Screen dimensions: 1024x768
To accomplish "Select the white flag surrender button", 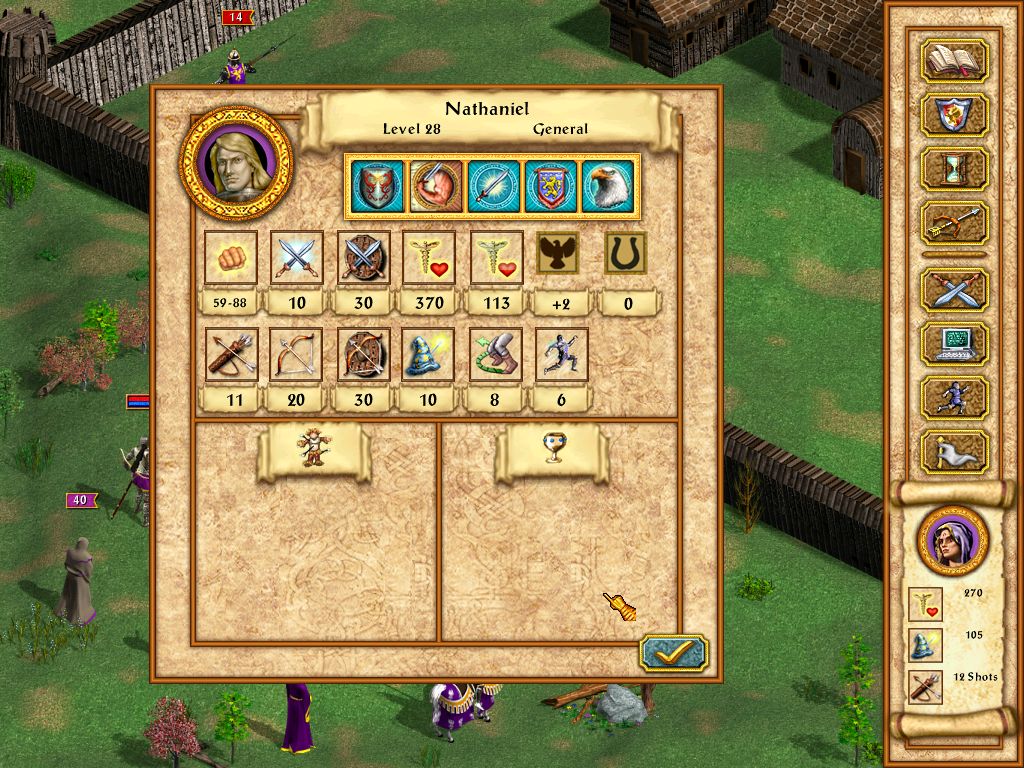I will point(954,452).
